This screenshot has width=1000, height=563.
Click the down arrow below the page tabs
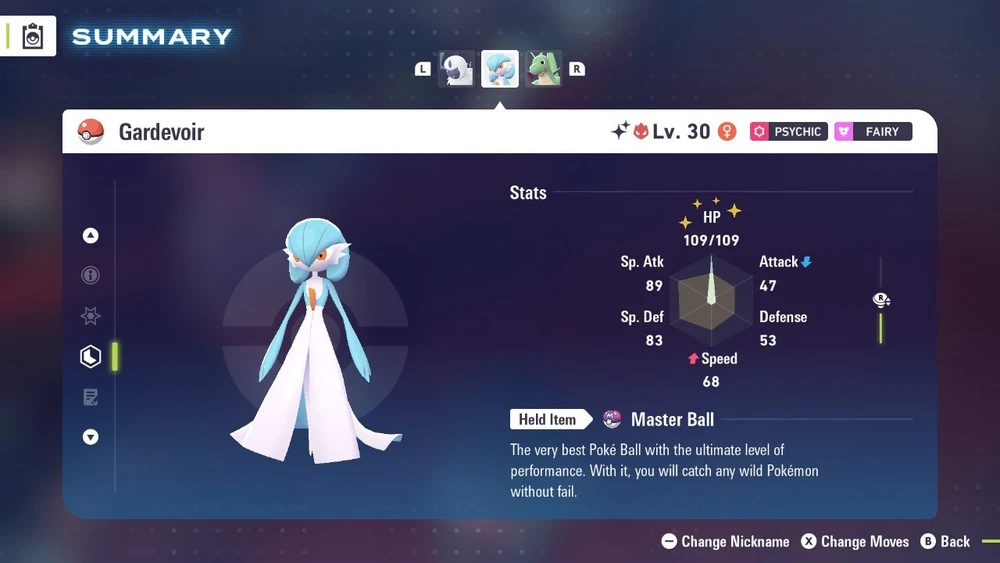[x=91, y=437]
